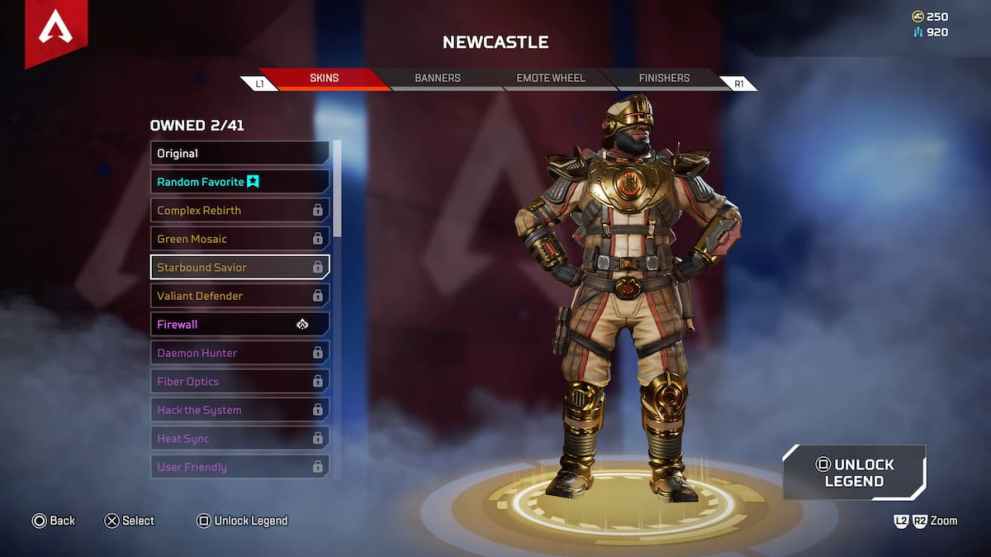
Task: Open the Banners tab
Action: pyautogui.click(x=437, y=78)
